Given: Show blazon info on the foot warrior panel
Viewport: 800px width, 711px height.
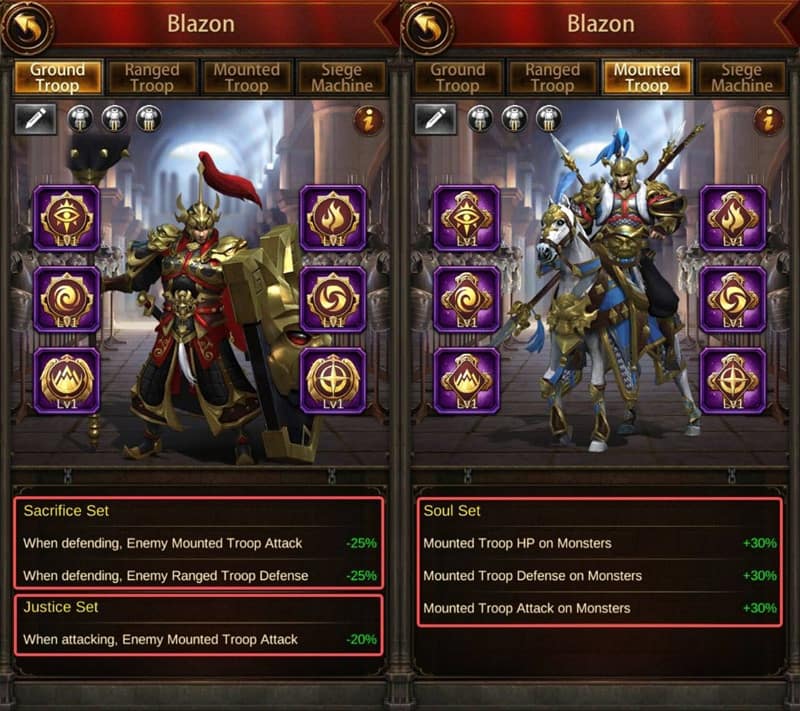Looking at the screenshot, I should (368, 120).
